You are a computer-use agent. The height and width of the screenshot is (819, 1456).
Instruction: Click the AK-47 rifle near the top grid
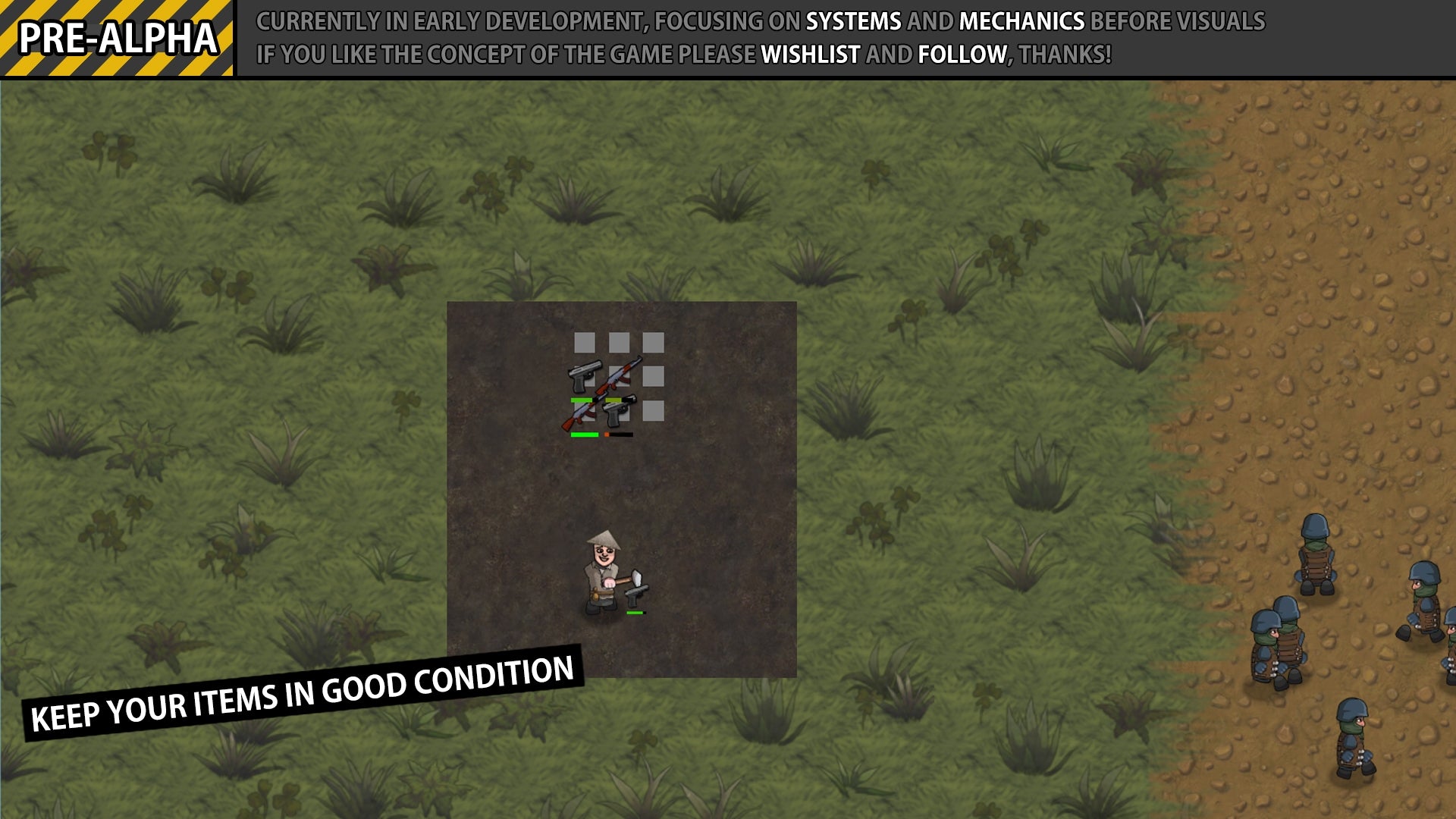tap(620, 374)
